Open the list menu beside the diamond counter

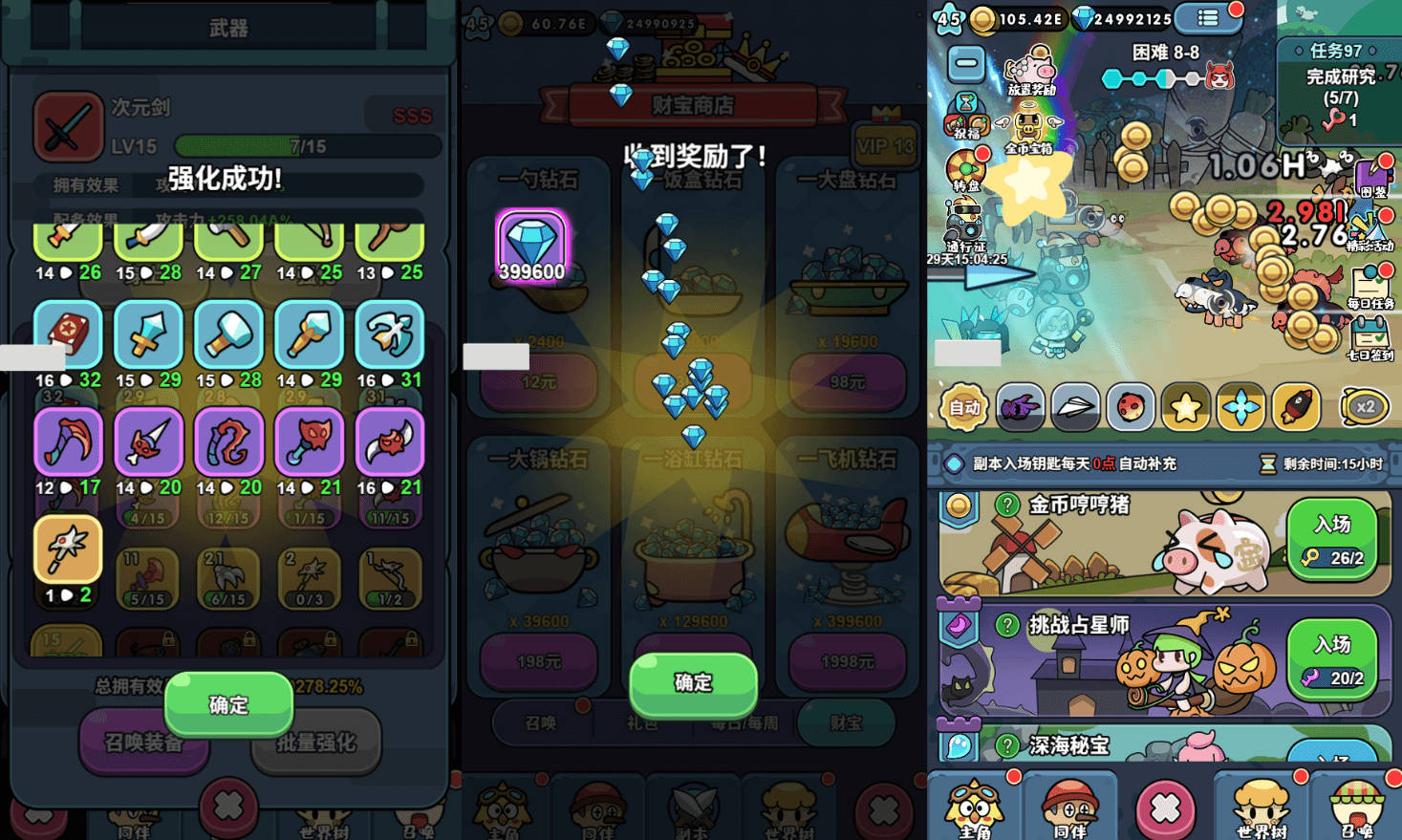(1208, 17)
